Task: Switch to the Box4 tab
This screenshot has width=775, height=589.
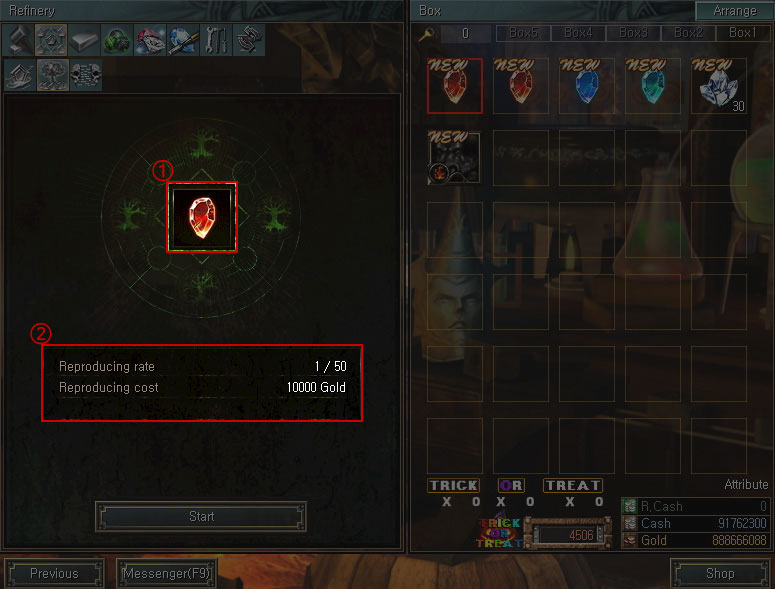Action: 578,33
